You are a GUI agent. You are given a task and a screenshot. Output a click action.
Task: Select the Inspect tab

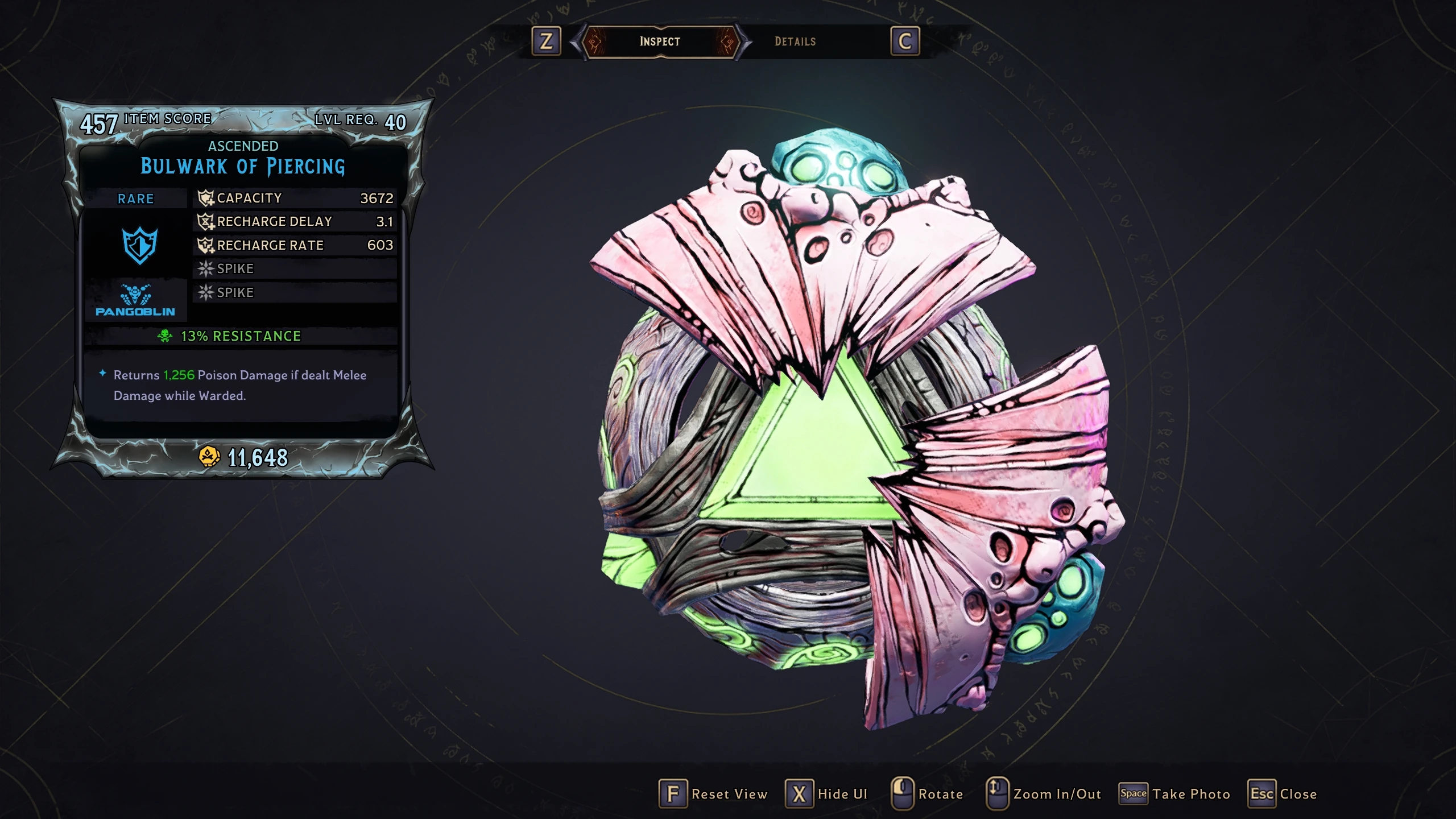(660, 42)
